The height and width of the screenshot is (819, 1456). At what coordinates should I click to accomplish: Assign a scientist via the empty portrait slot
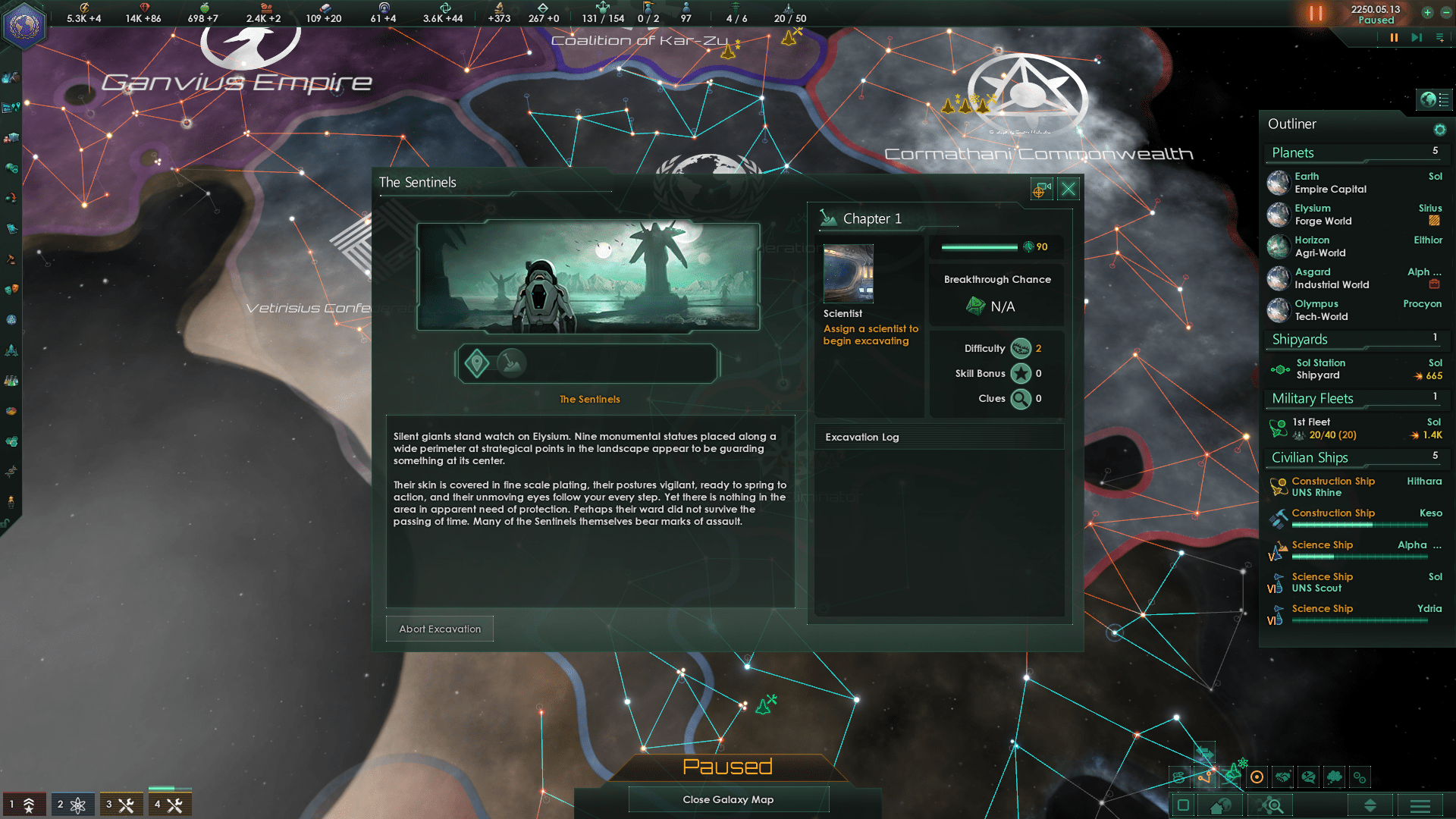tap(847, 274)
